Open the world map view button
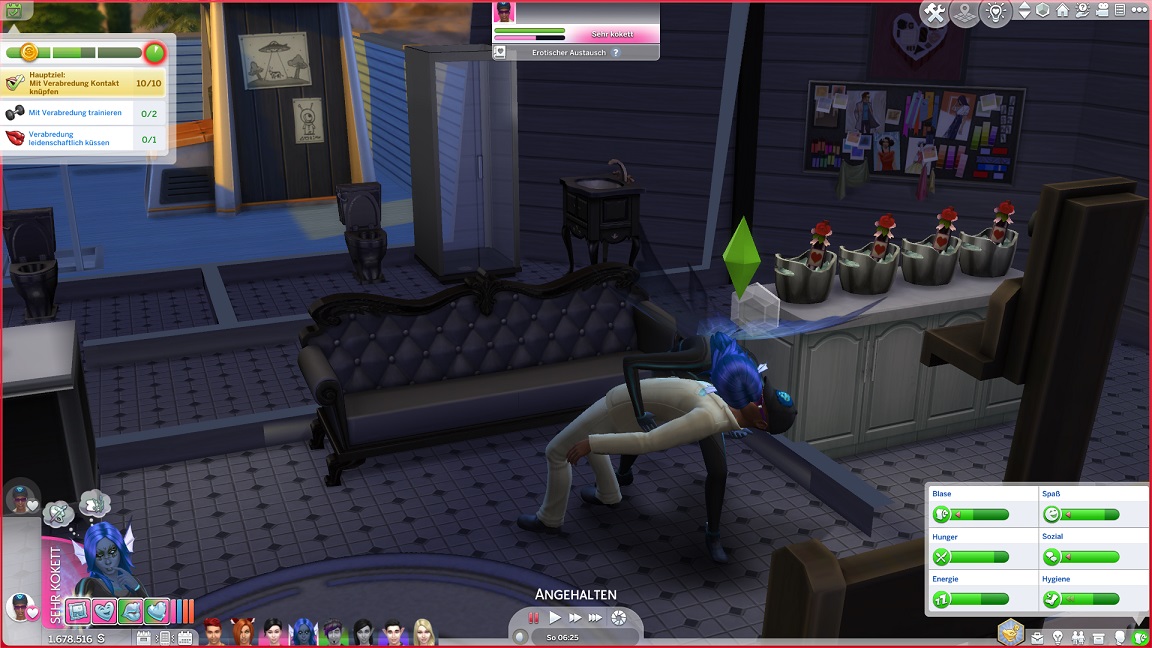Image resolution: width=1152 pixels, height=648 pixels. pos(965,13)
